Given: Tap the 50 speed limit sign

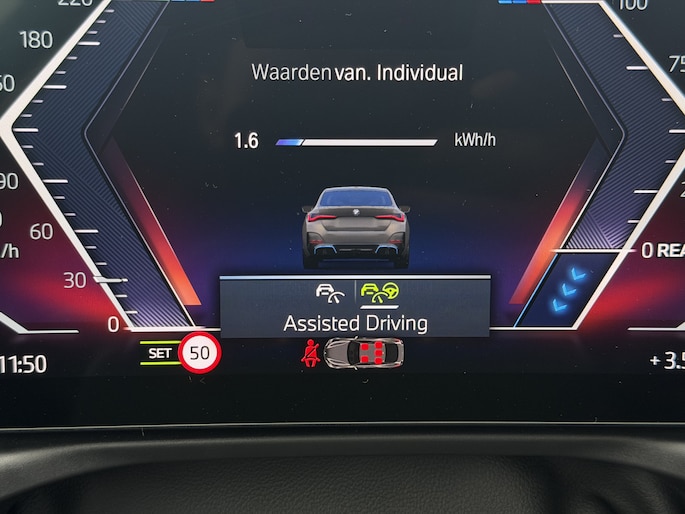Looking at the screenshot, I should 200,353.
